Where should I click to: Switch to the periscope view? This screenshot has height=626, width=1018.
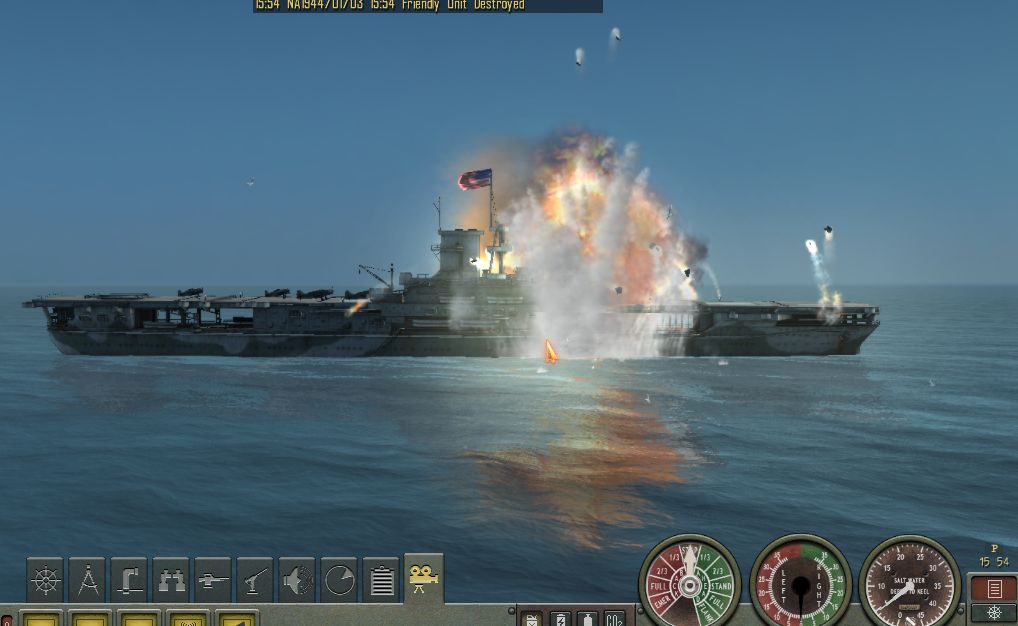pos(129,580)
